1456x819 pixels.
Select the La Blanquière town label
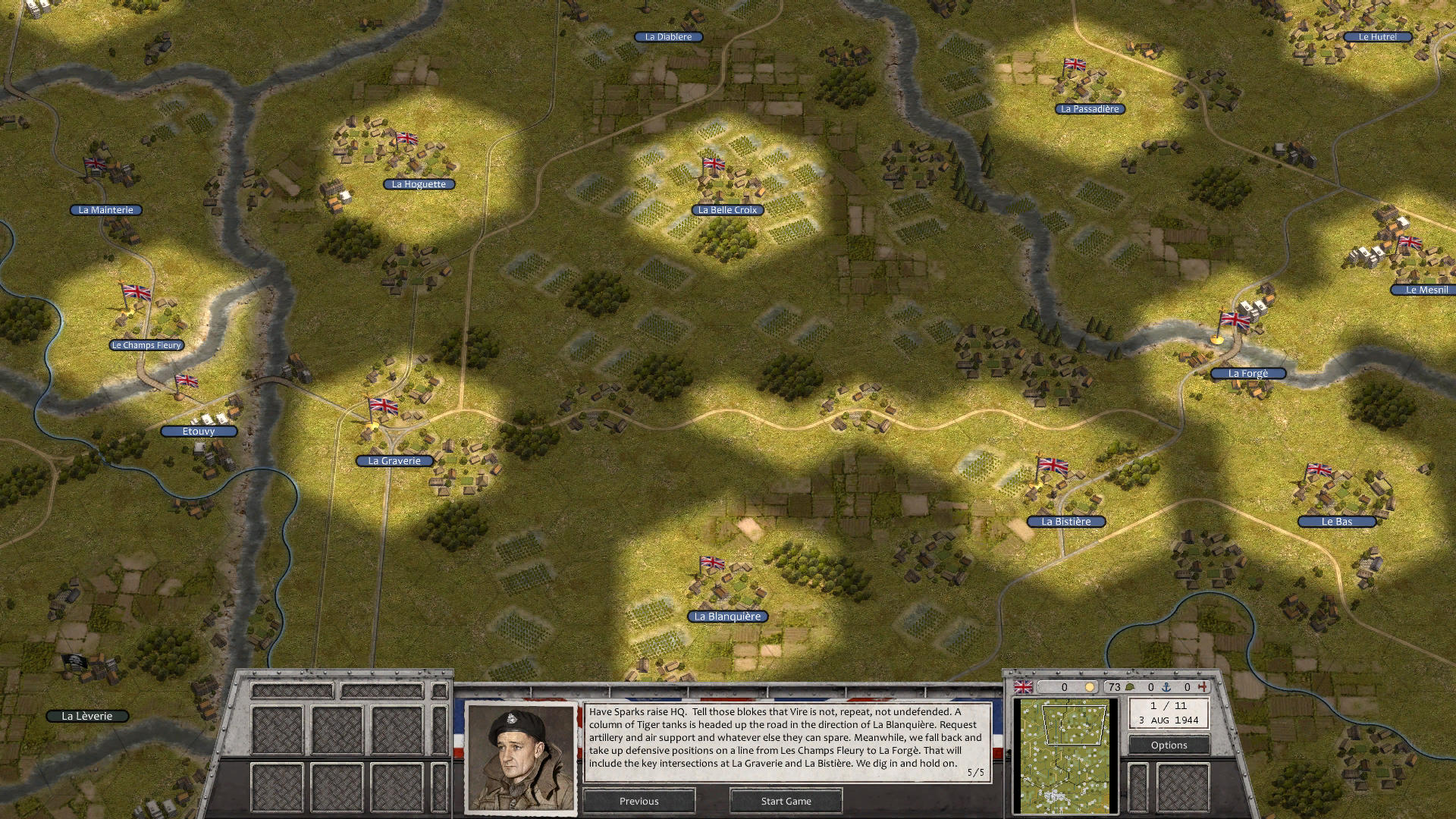729,617
